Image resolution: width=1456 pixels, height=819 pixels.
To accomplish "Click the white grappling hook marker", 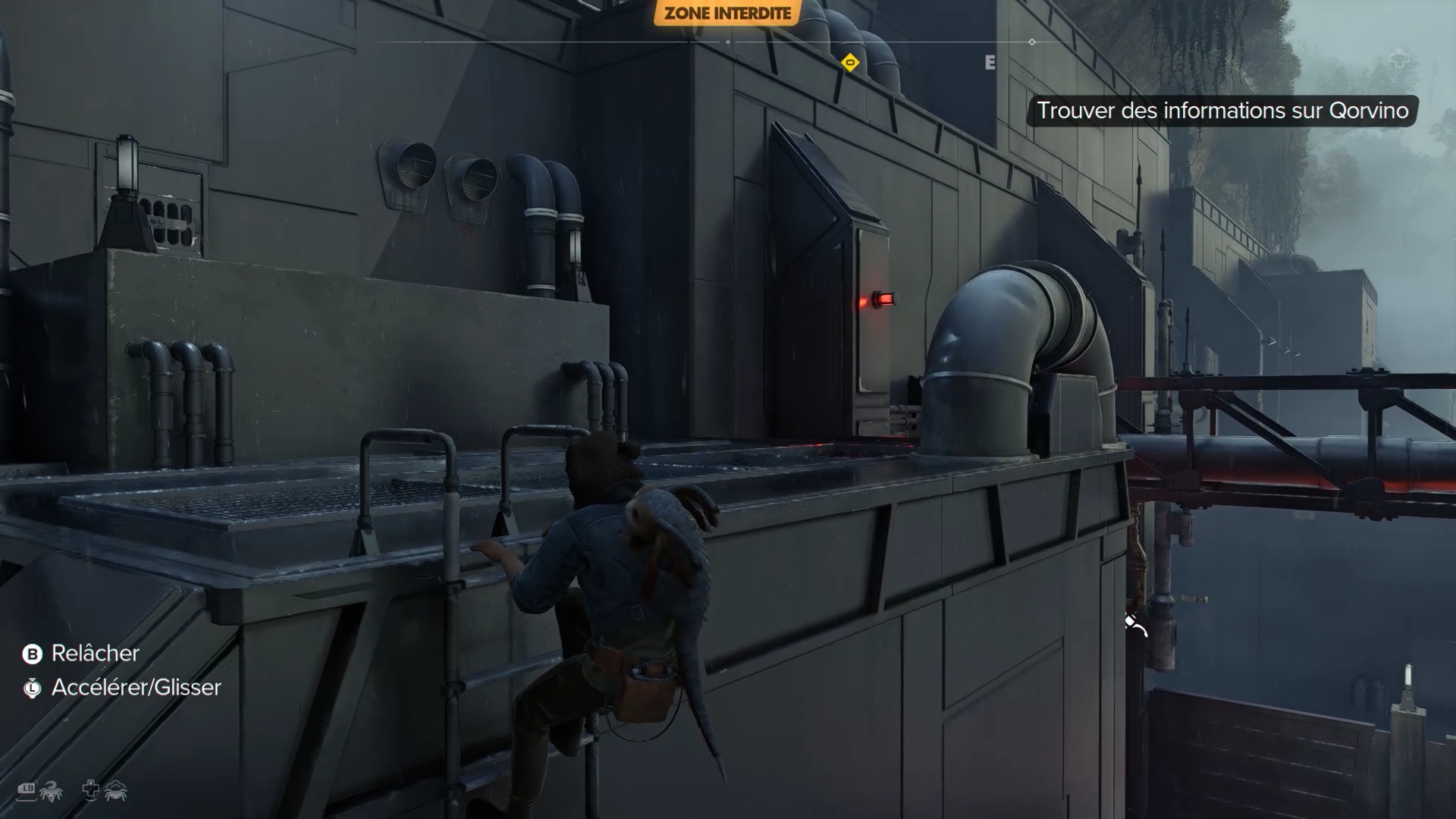I will [x=1134, y=626].
